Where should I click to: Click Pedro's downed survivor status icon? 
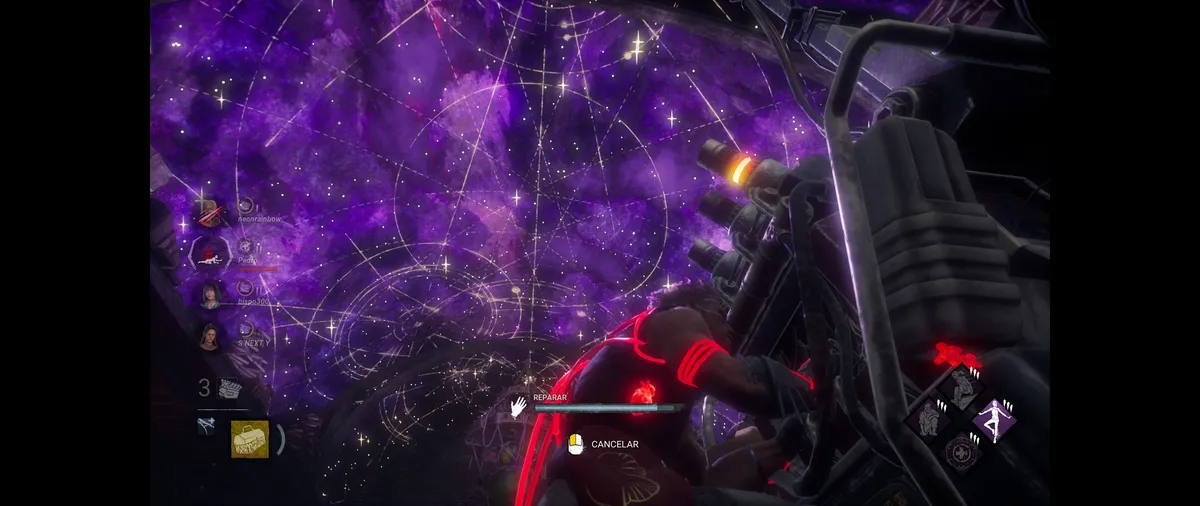210,254
